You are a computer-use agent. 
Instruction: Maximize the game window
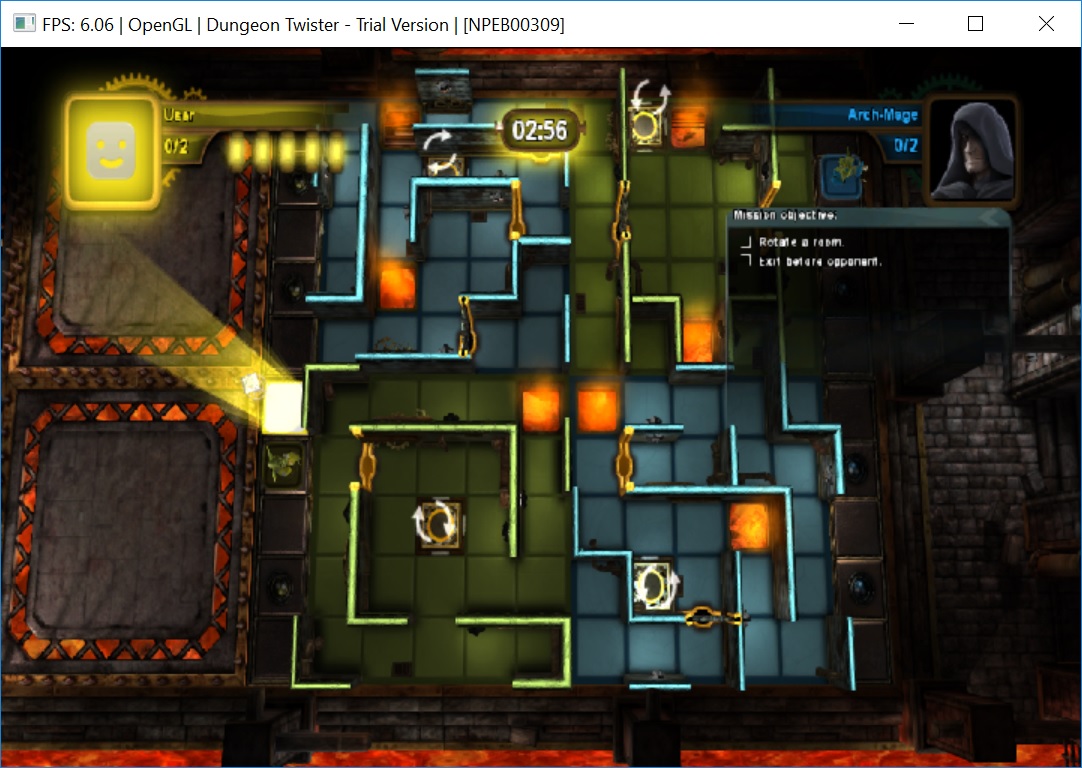coord(976,24)
